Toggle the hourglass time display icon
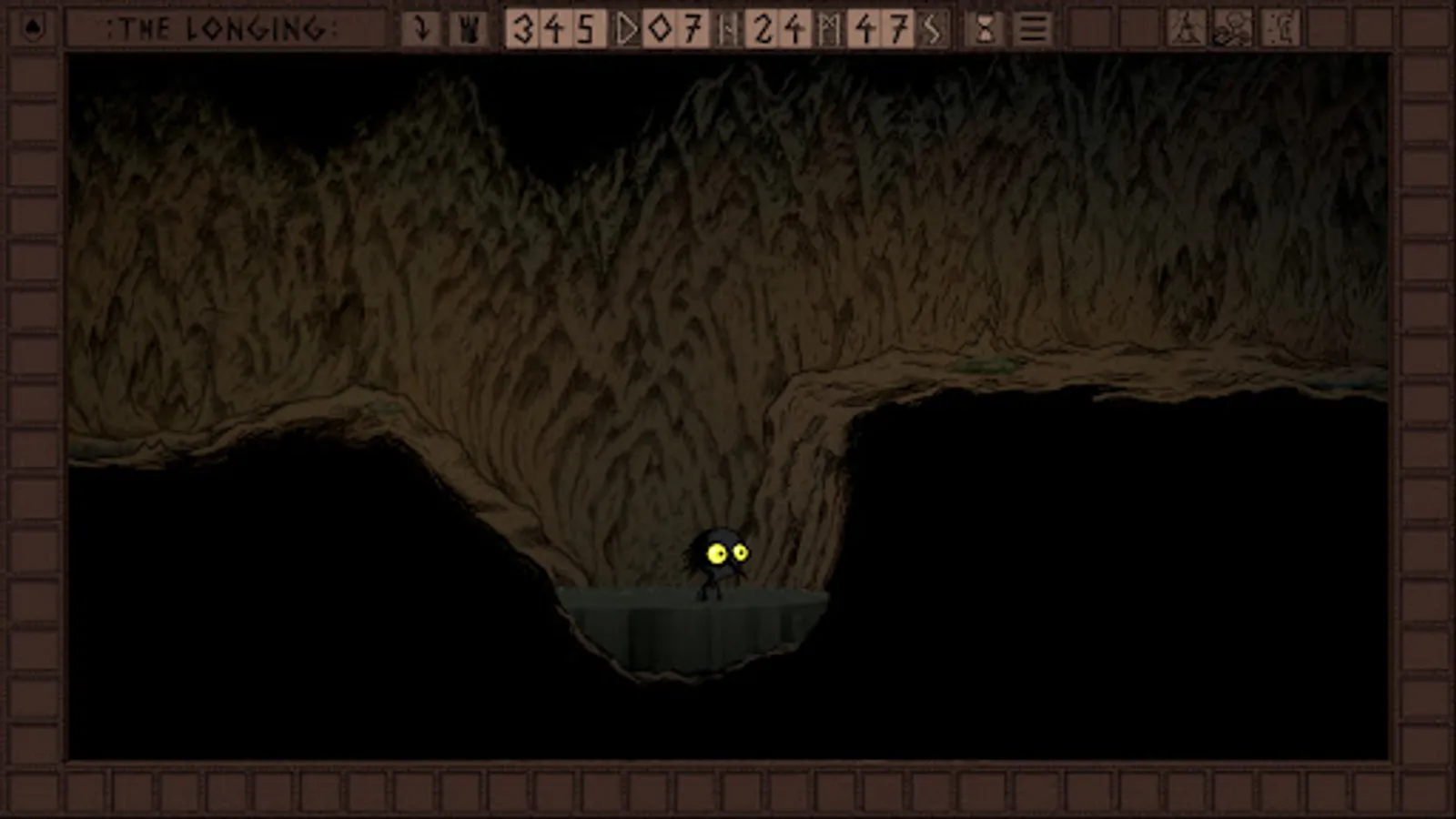1456x819 pixels. click(x=984, y=29)
